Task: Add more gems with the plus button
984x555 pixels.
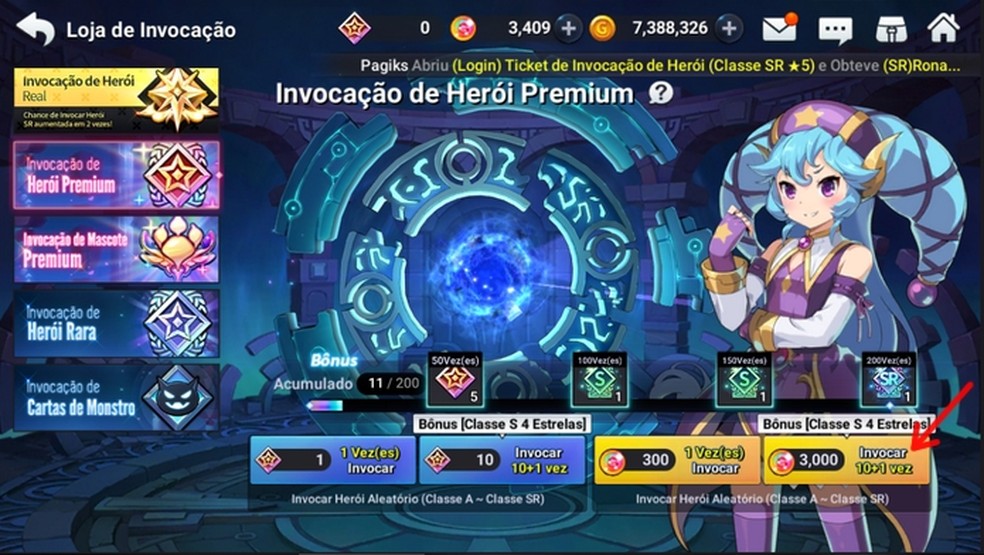Action: (569, 28)
